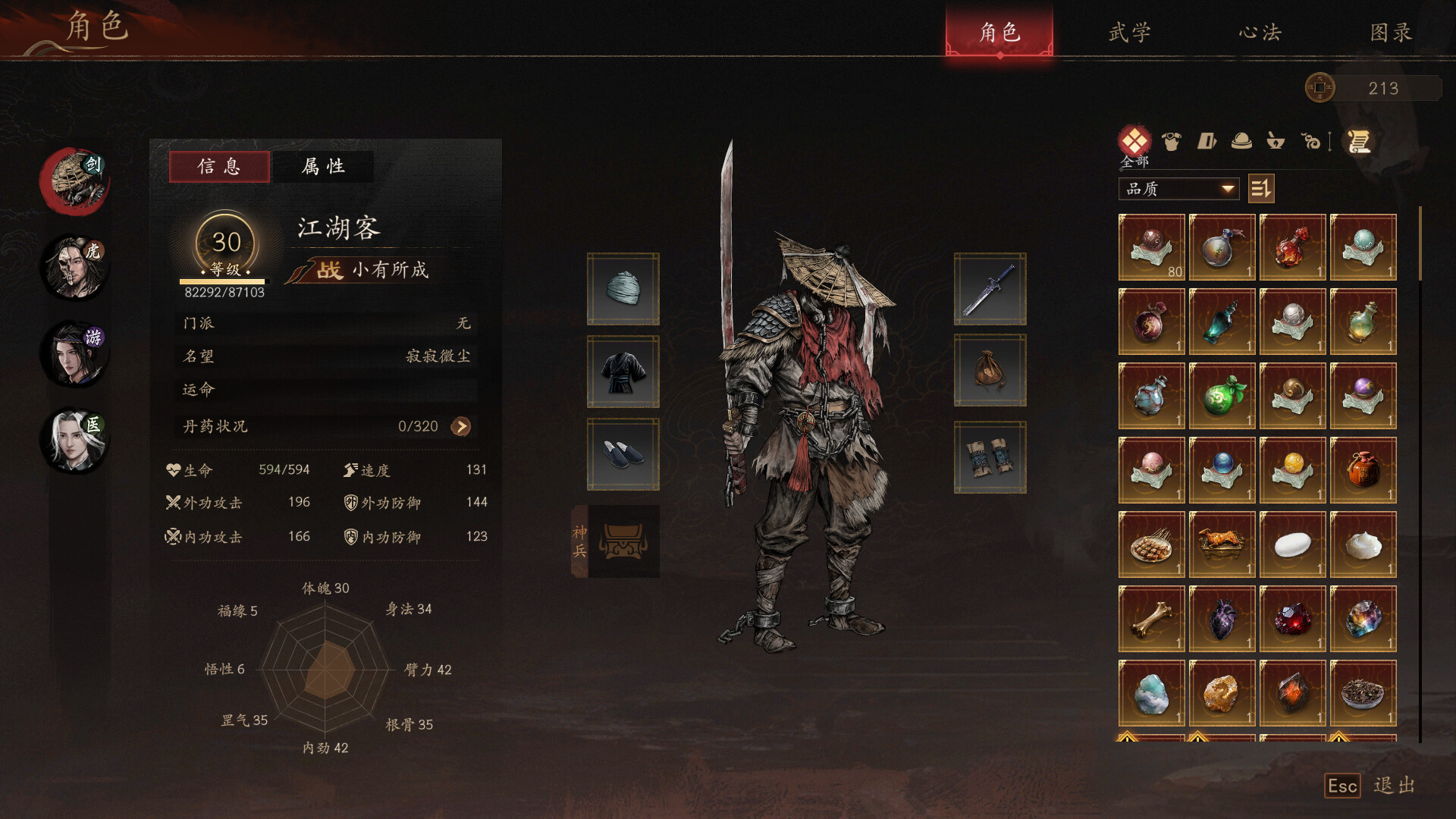This screenshot has width=1456, height=819.
Task: Select the 游 party member portrait
Action: pos(75,353)
